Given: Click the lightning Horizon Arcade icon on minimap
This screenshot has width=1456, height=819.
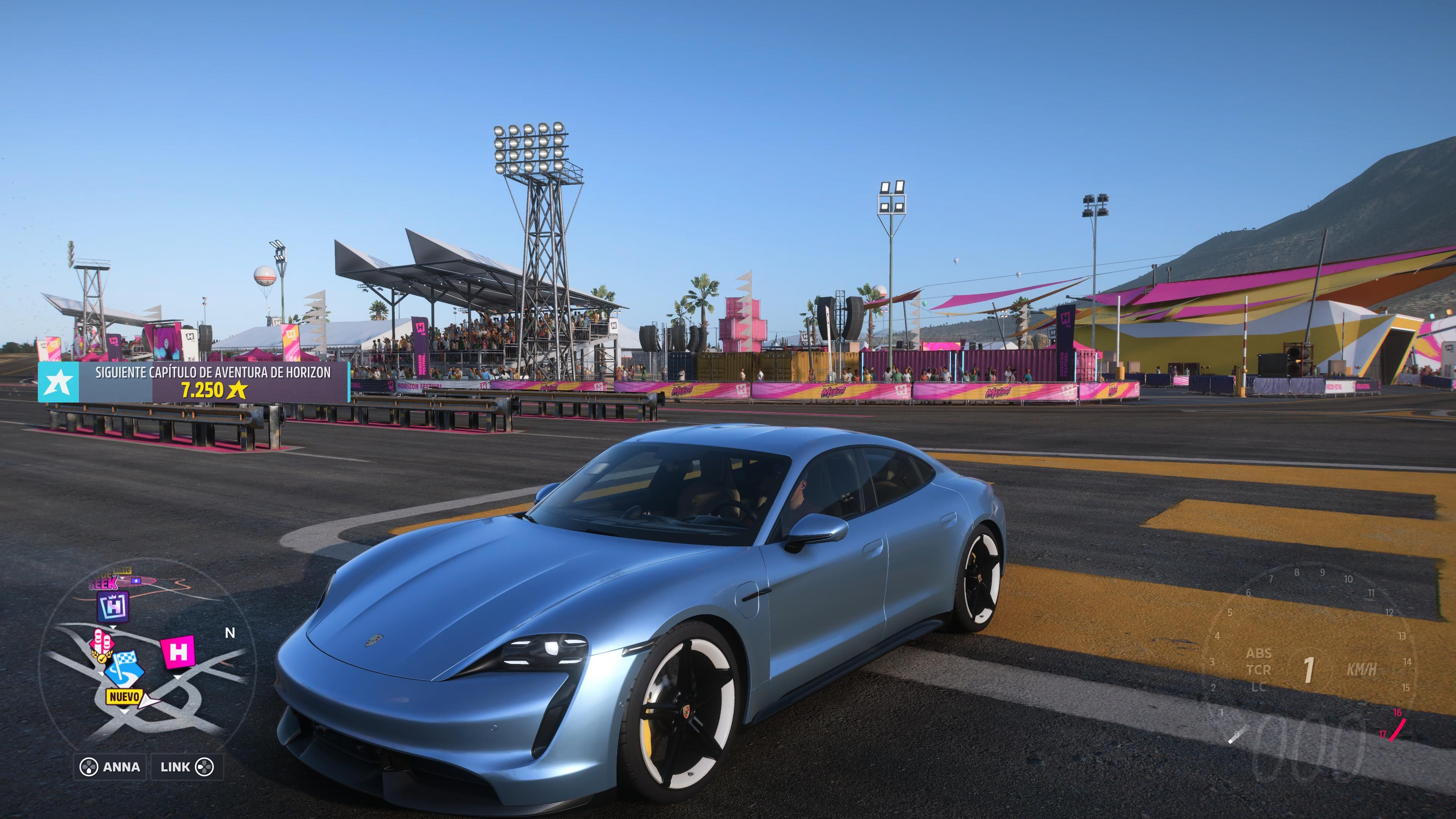Looking at the screenshot, I should click(136, 581).
